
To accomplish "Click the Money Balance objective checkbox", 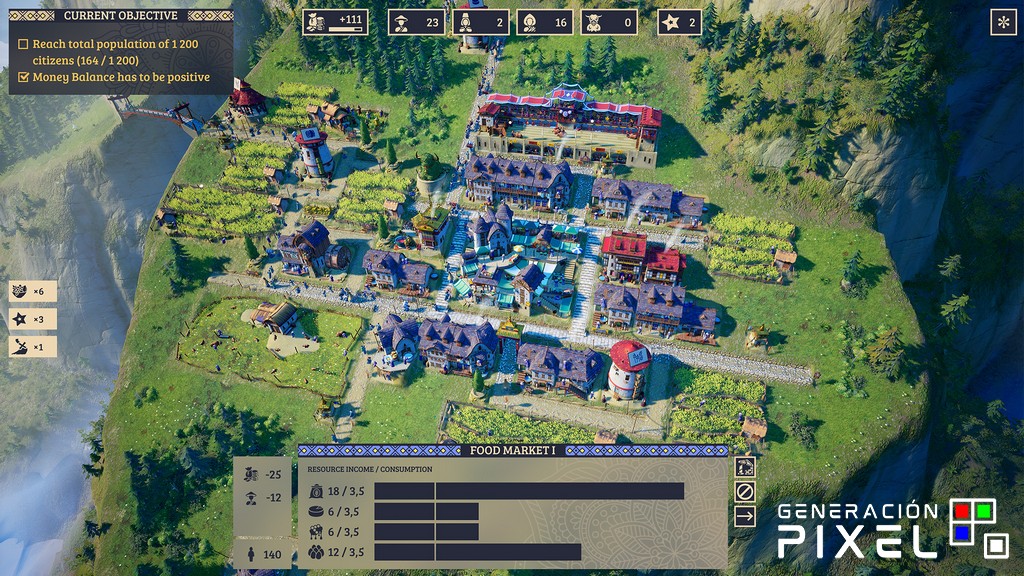I will [x=24, y=77].
